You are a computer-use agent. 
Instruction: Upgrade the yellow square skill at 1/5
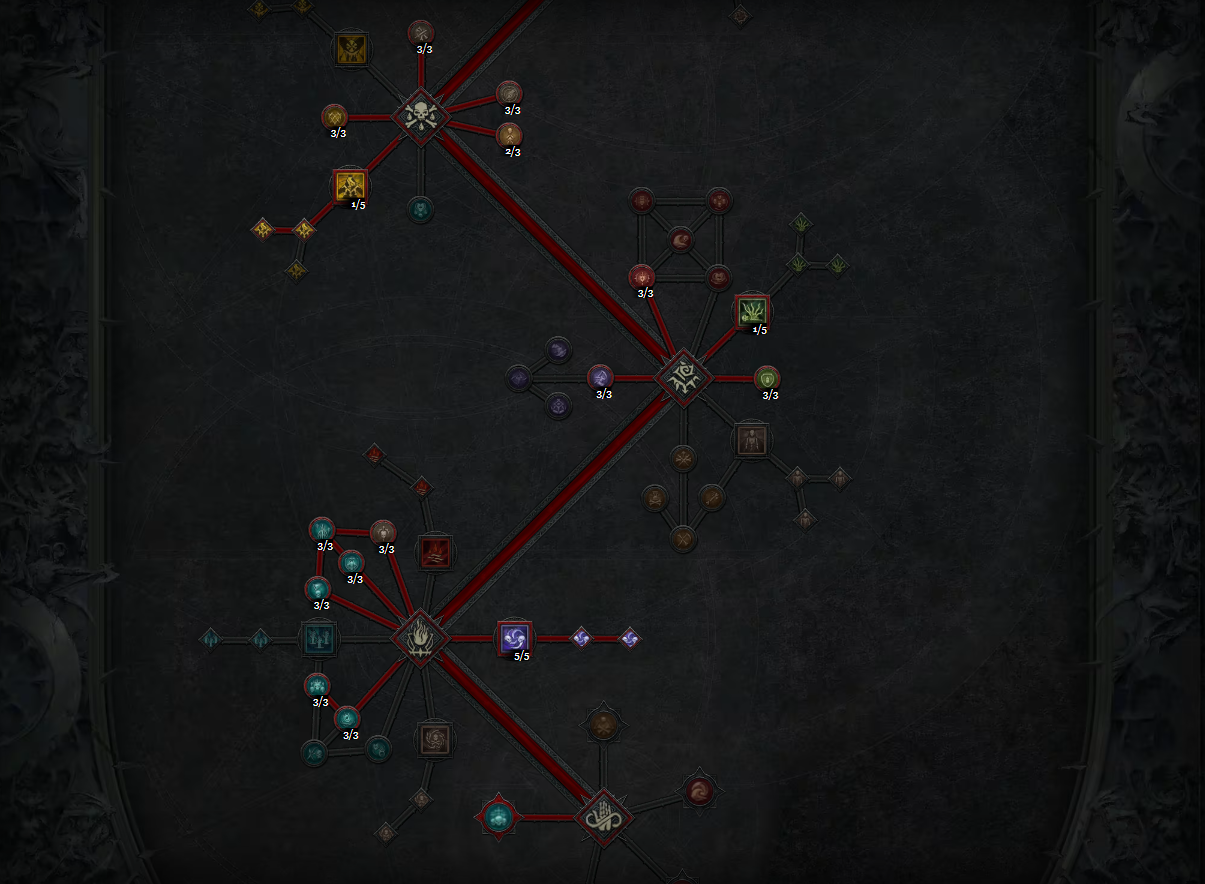tap(350, 186)
